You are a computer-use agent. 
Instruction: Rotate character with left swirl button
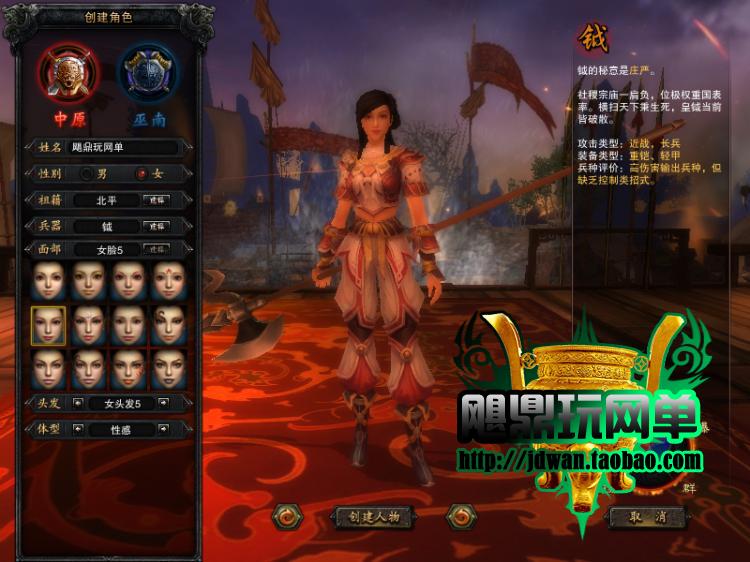287,517
